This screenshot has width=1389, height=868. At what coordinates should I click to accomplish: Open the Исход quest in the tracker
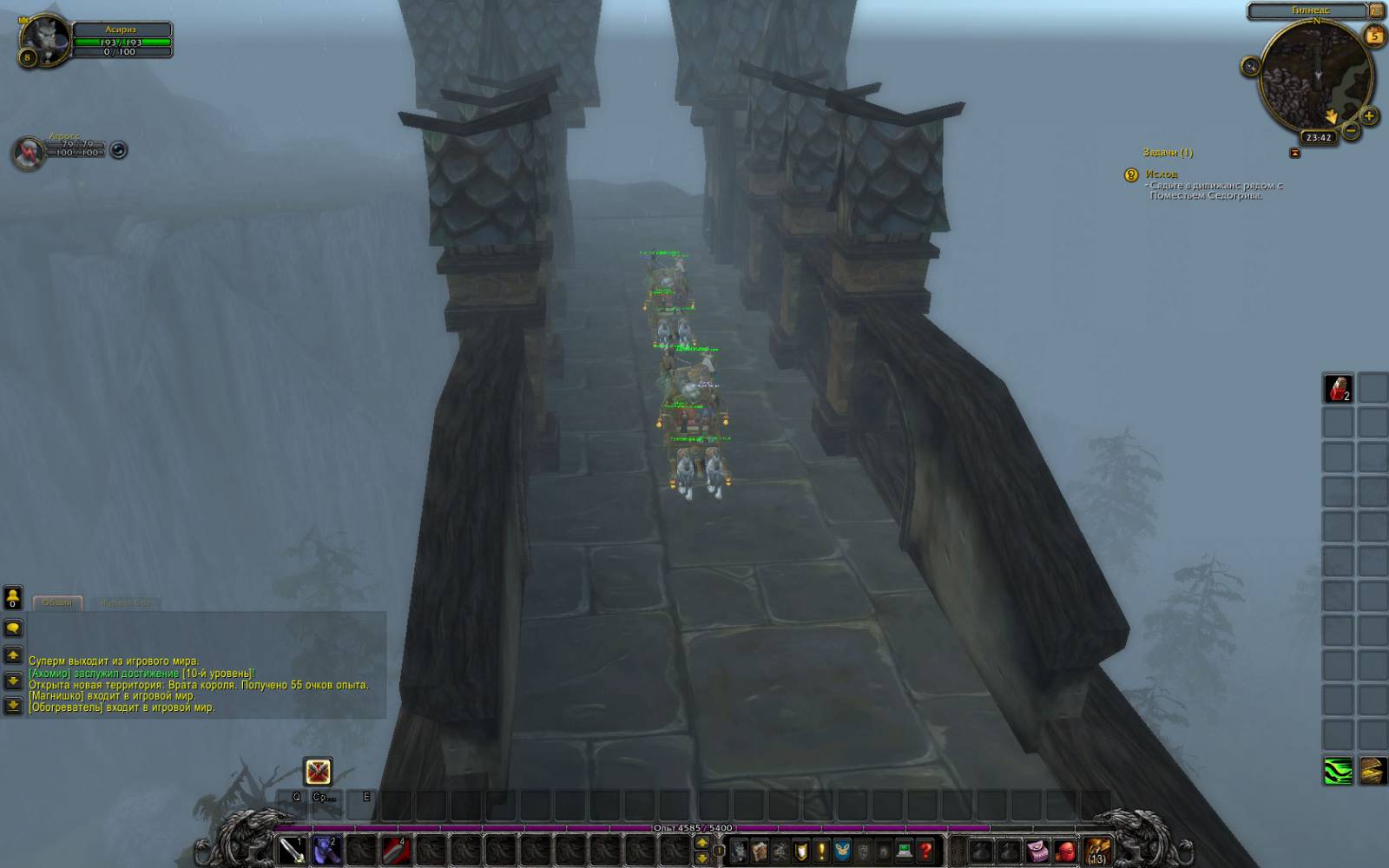point(1161,174)
